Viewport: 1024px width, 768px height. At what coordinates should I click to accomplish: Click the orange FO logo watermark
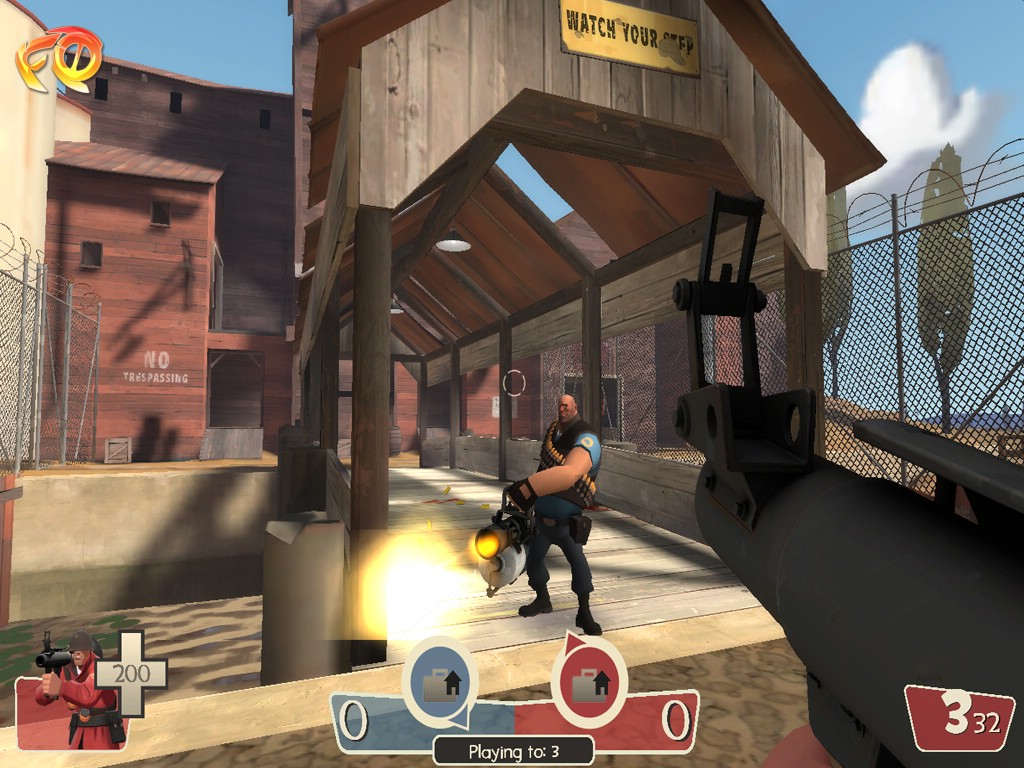coord(59,58)
